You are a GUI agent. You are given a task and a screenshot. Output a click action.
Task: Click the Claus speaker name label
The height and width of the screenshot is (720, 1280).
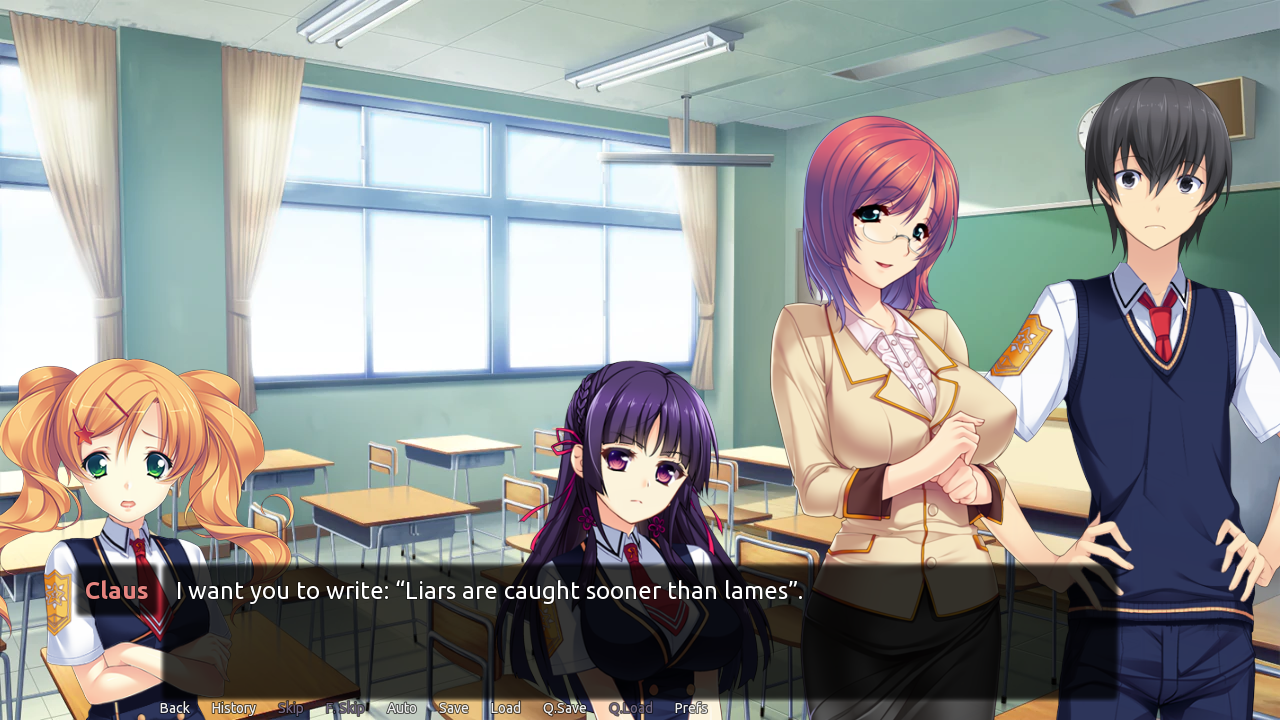pos(116,591)
